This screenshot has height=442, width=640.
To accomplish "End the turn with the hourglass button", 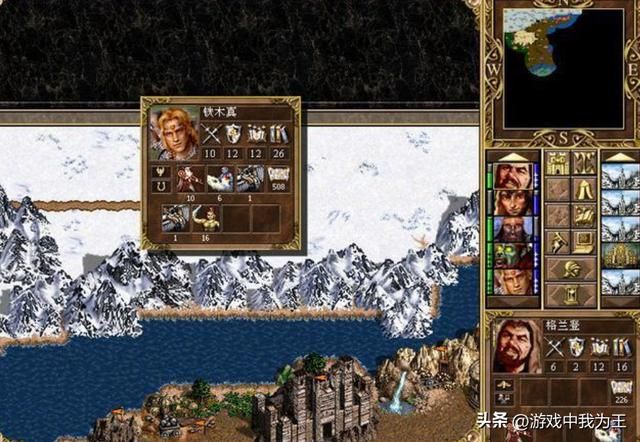I will pos(572,294).
